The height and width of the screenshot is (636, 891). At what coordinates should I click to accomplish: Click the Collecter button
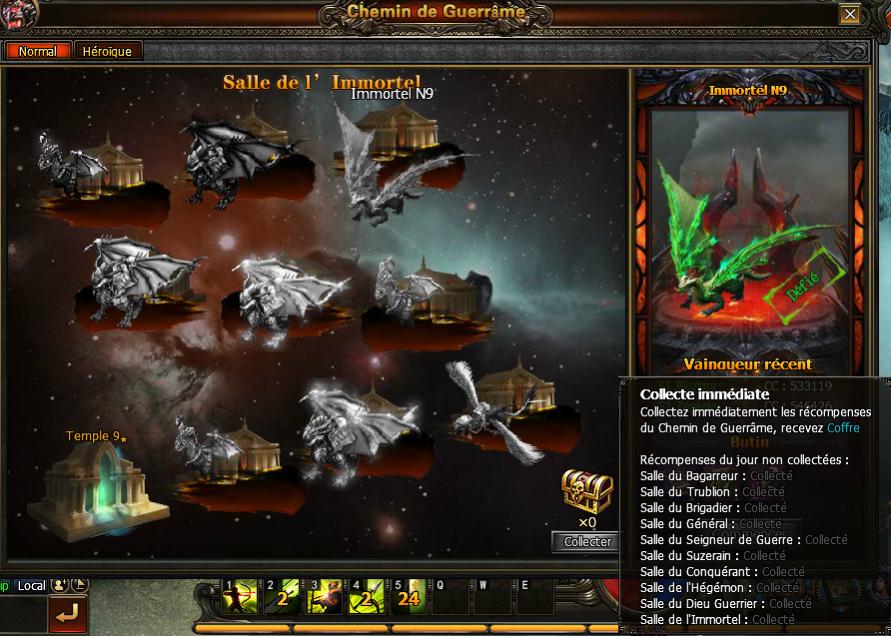click(x=587, y=541)
